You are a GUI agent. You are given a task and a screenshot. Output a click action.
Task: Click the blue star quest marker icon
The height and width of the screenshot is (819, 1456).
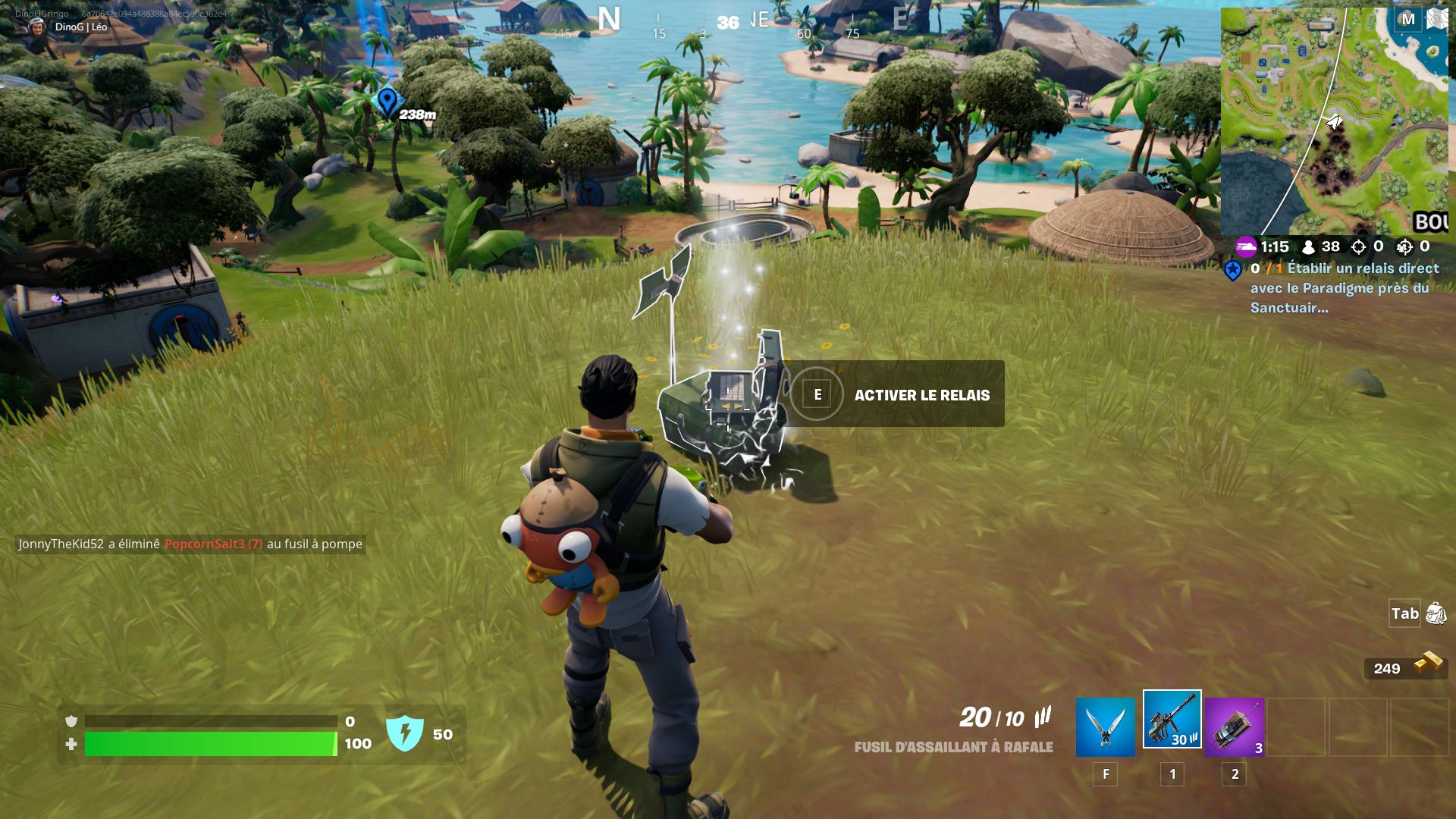(1234, 269)
